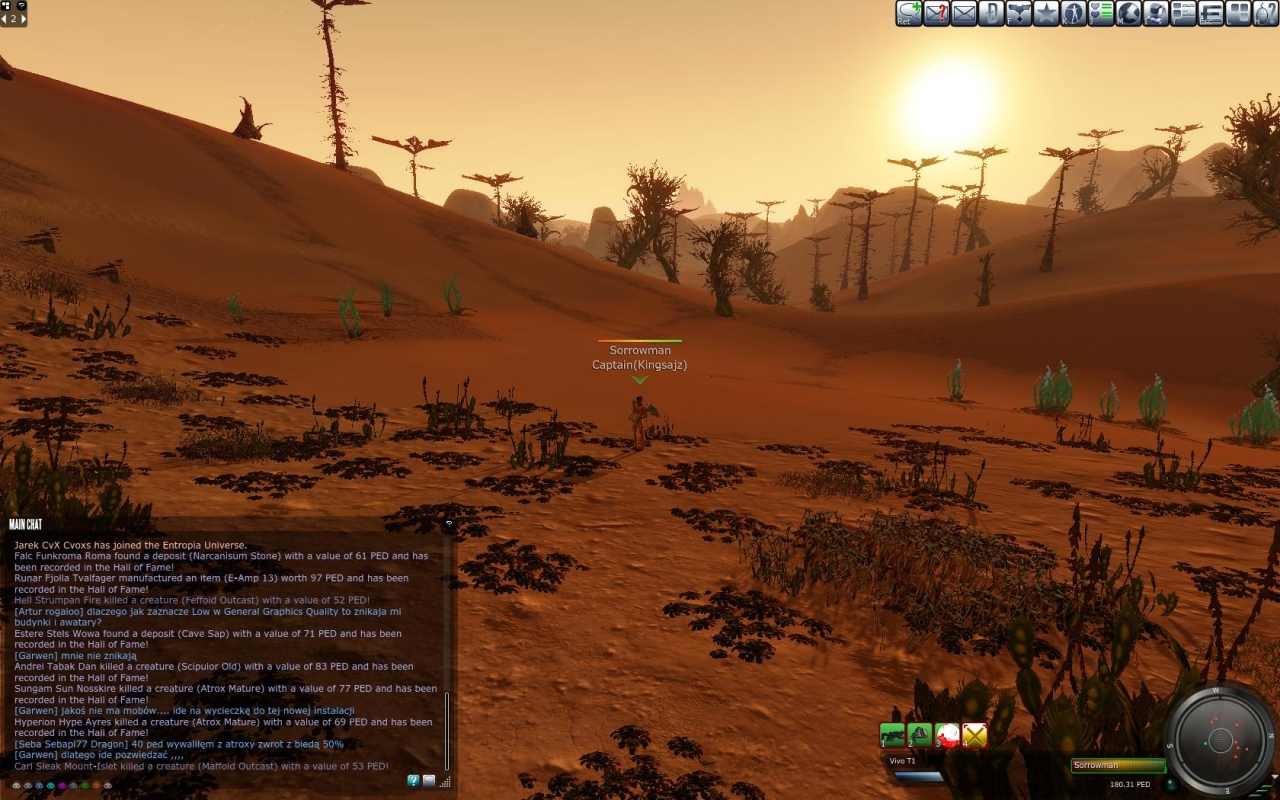Image resolution: width=1280 pixels, height=800 pixels.
Task: Open the chat input speech bubble button
Action: coord(429,781)
